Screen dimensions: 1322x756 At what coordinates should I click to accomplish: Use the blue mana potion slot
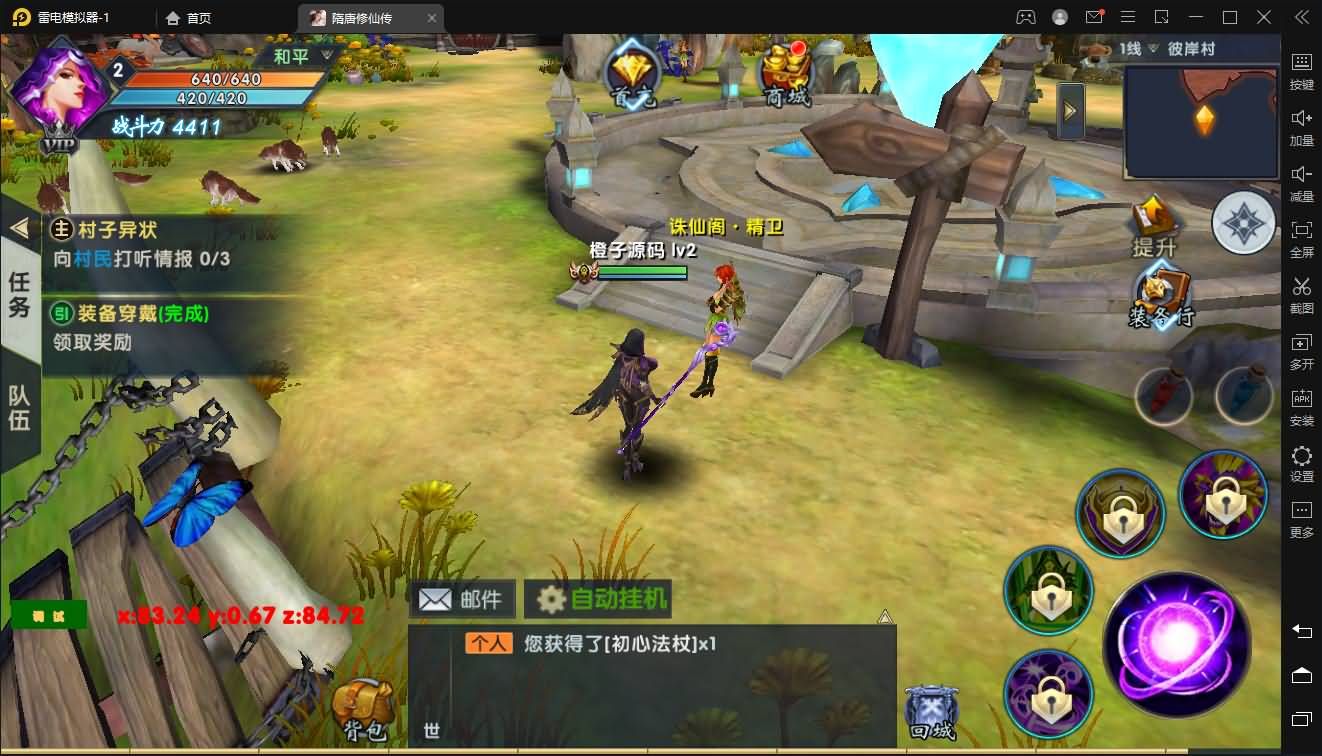(x=1243, y=396)
